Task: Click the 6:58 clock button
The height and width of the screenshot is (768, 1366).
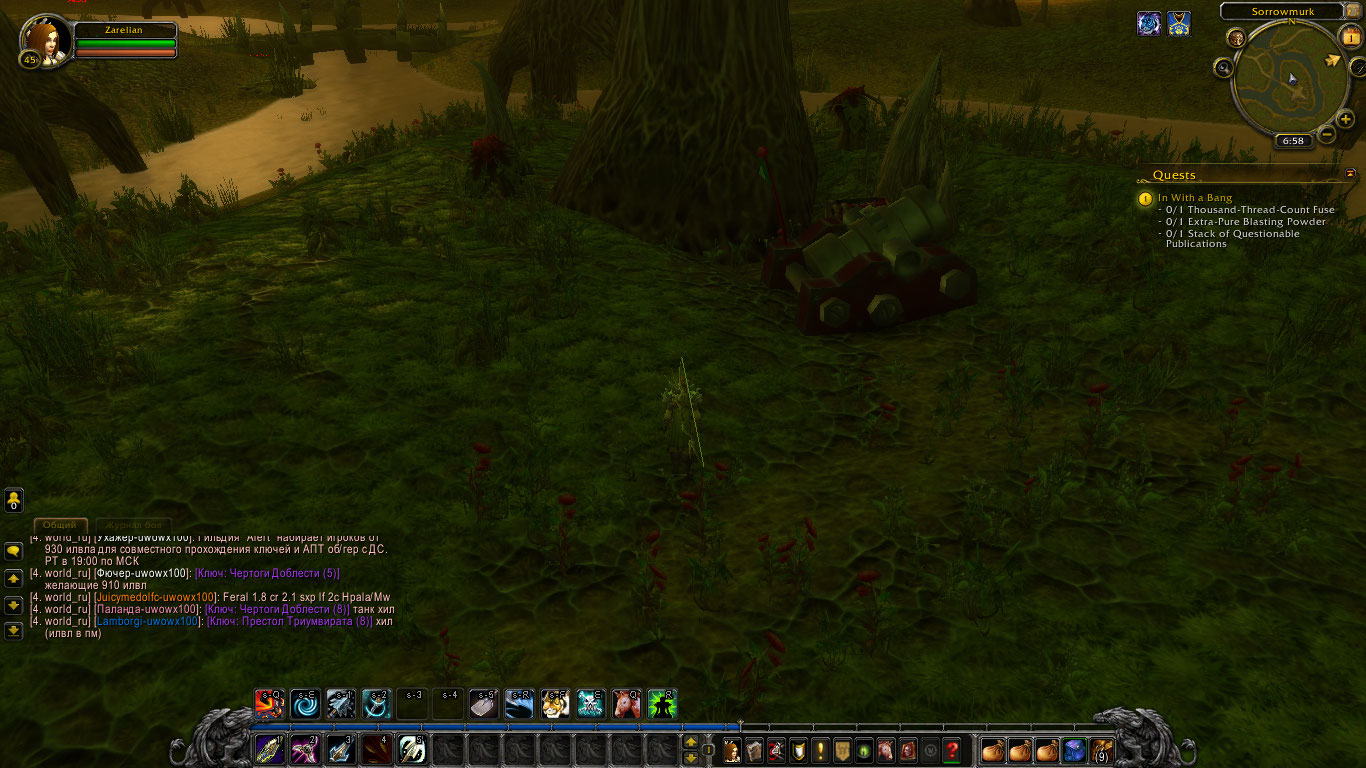Action: point(1293,141)
